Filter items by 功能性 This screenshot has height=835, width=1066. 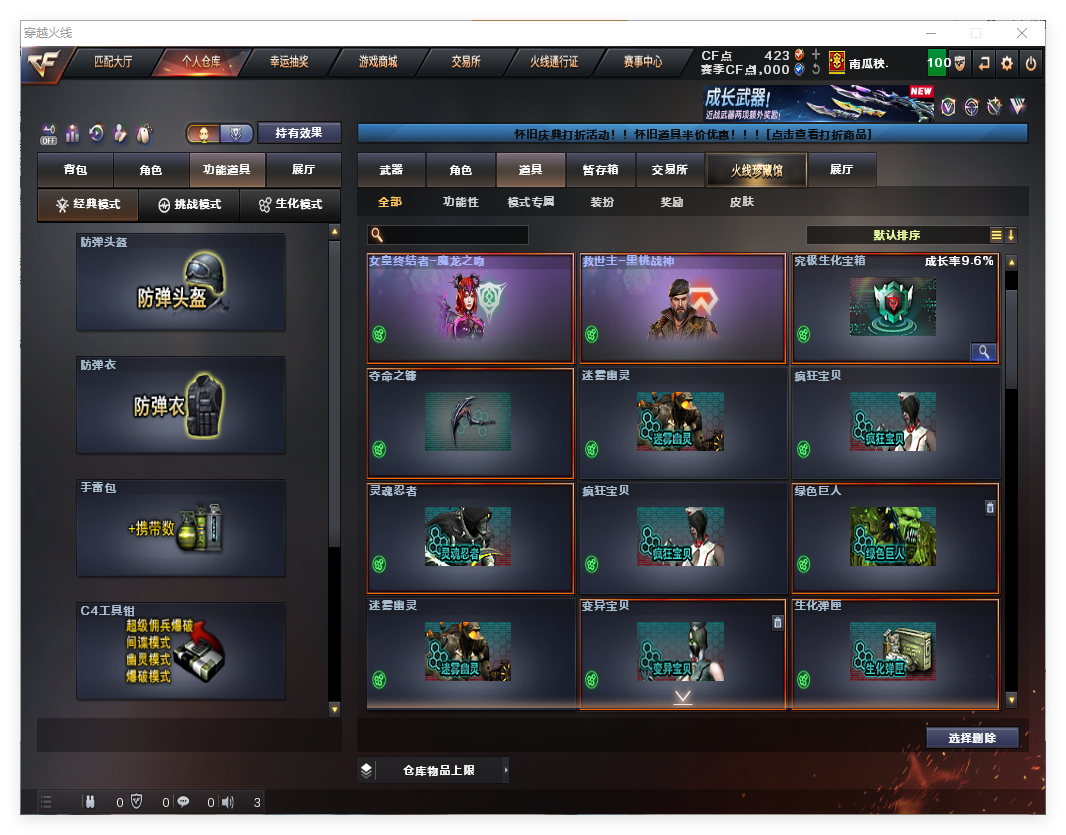click(460, 202)
